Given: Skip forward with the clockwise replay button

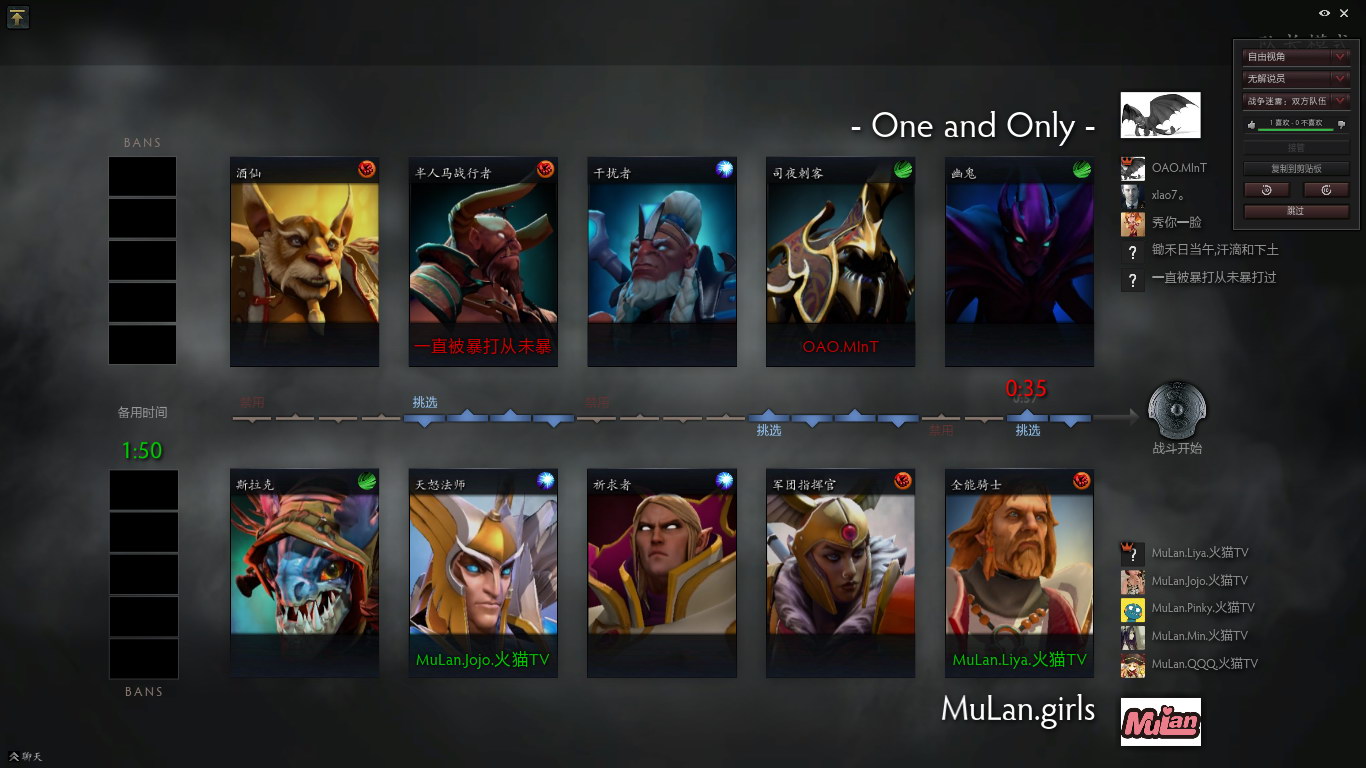Looking at the screenshot, I should (1326, 190).
